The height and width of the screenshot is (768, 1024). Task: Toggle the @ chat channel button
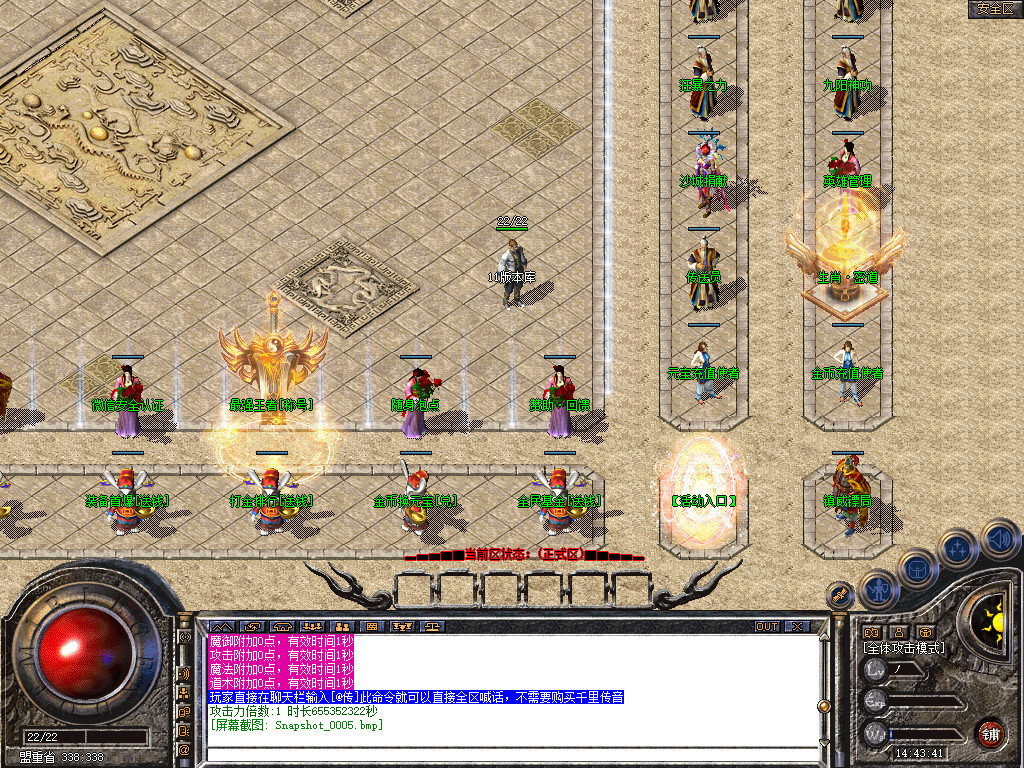184,749
